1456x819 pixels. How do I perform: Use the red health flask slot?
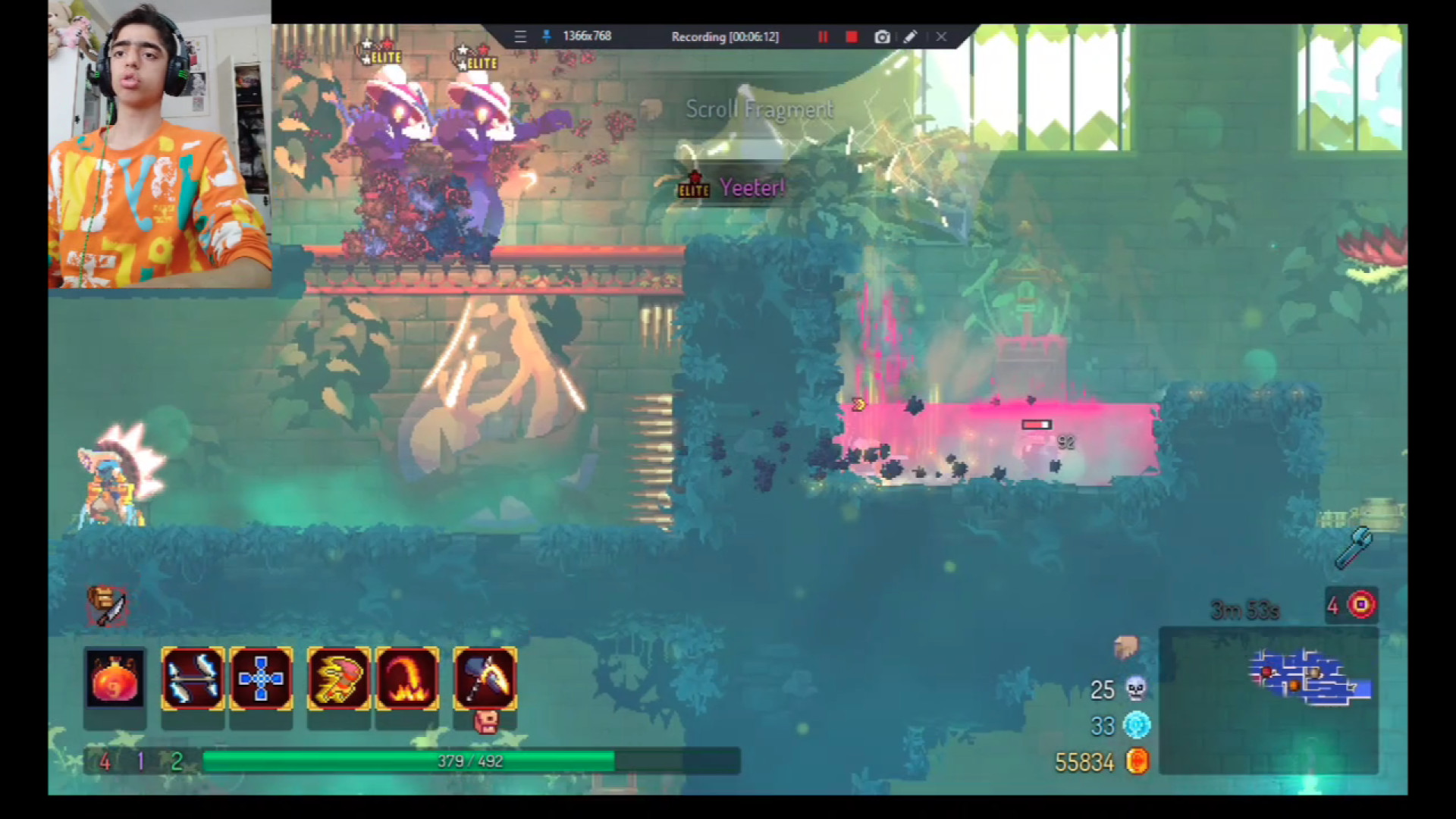115,679
